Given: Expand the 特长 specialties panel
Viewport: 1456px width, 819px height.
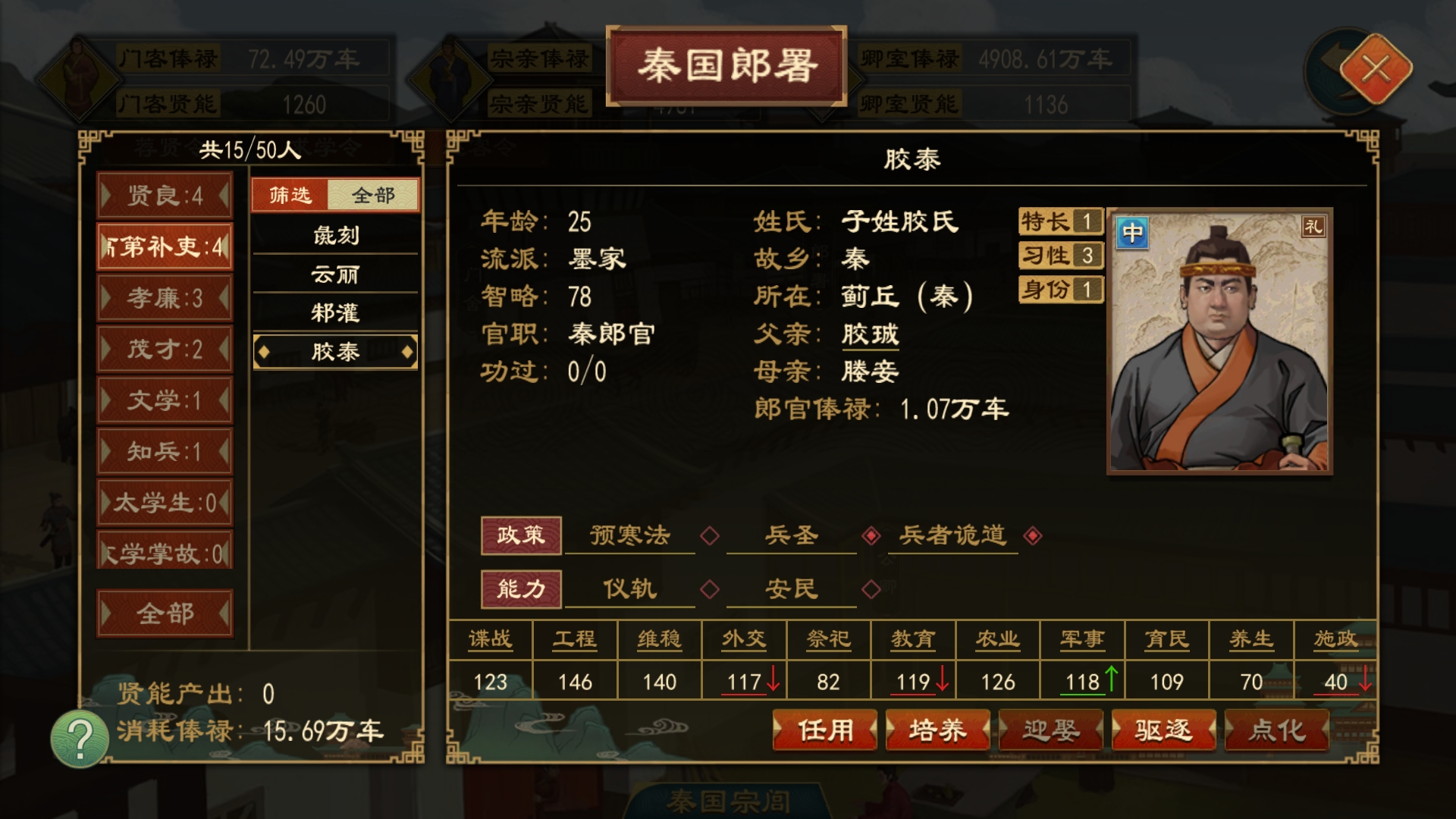Looking at the screenshot, I should [x=1059, y=222].
